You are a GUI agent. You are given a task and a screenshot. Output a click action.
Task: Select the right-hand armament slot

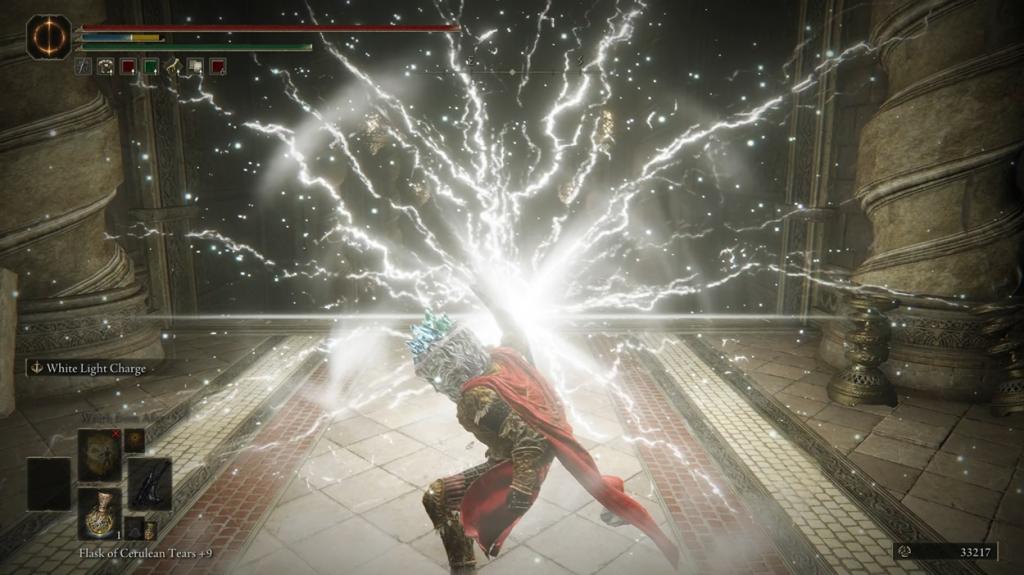click(150, 484)
